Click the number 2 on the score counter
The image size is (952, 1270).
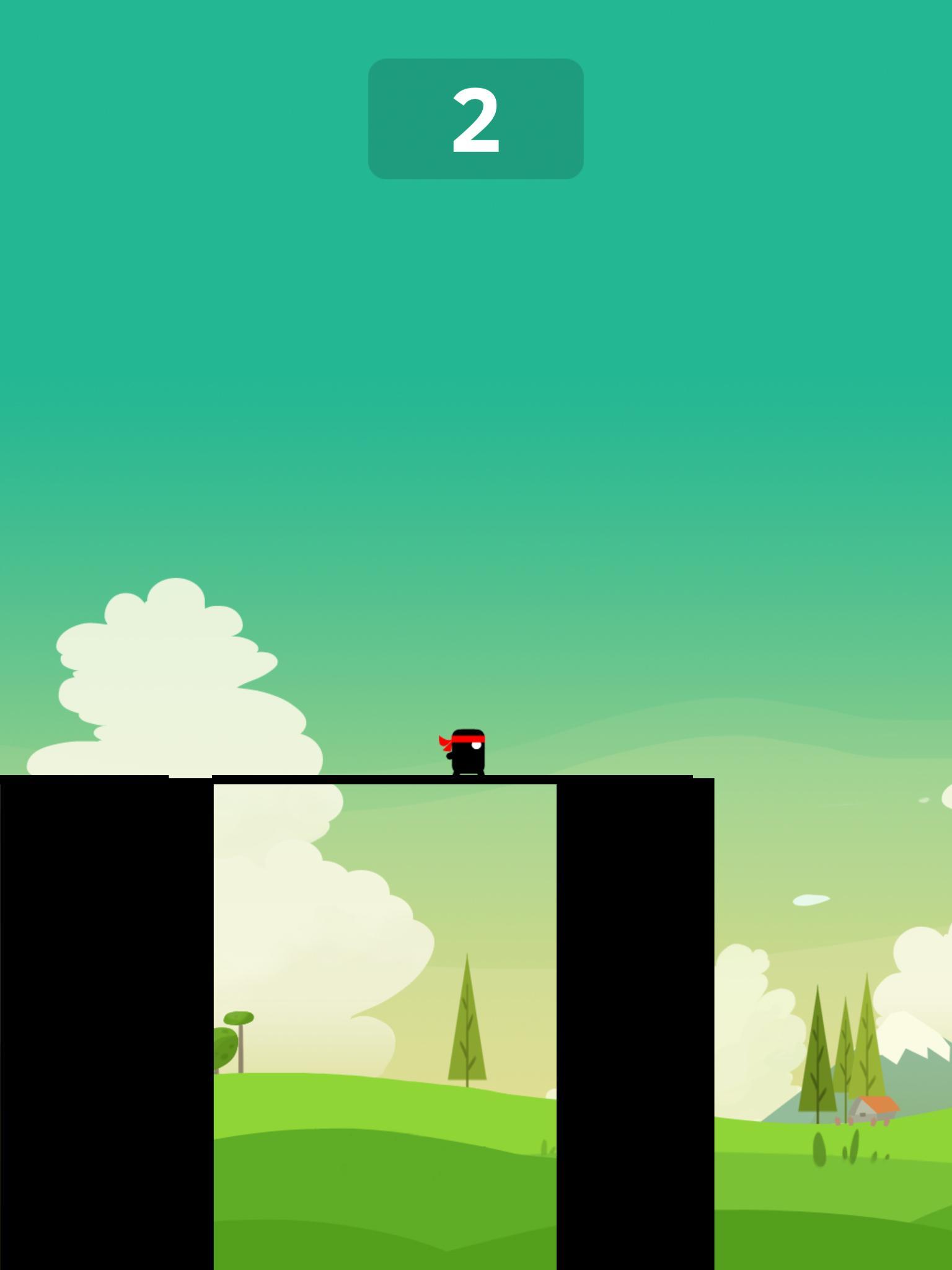(475, 120)
